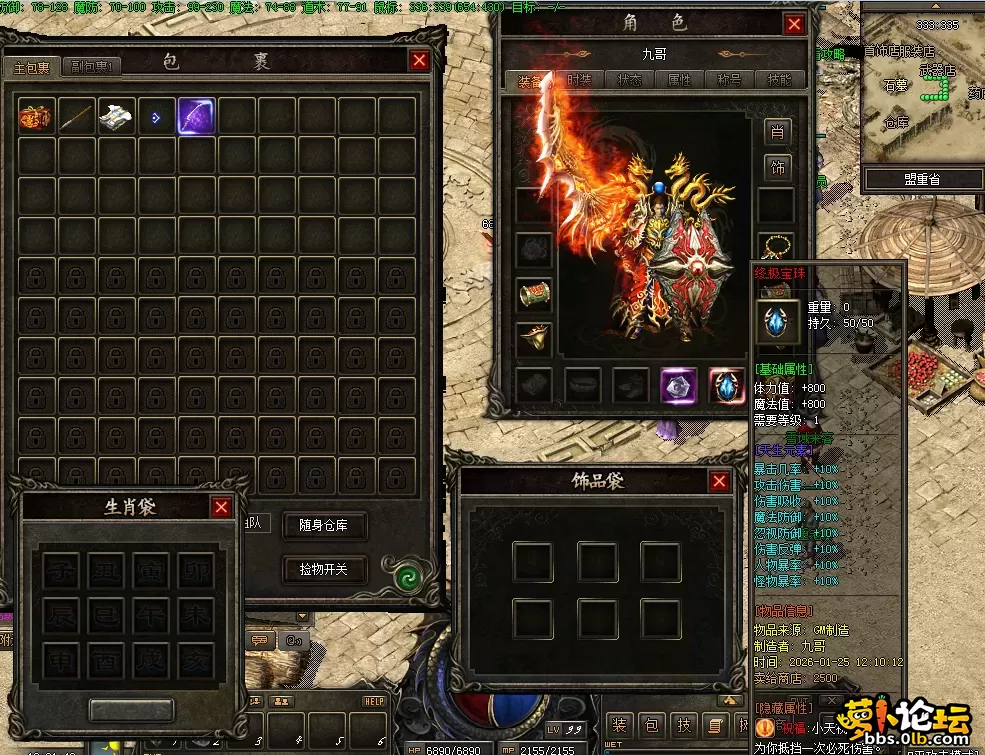The image size is (985, 755).
Task: Select the purple scythe item in inventory
Action: 196,117
